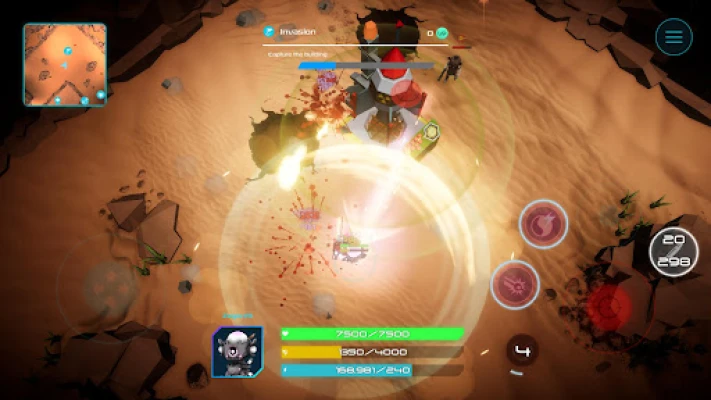
Task: Tap the red fire attack button
Action: (x=609, y=306)
